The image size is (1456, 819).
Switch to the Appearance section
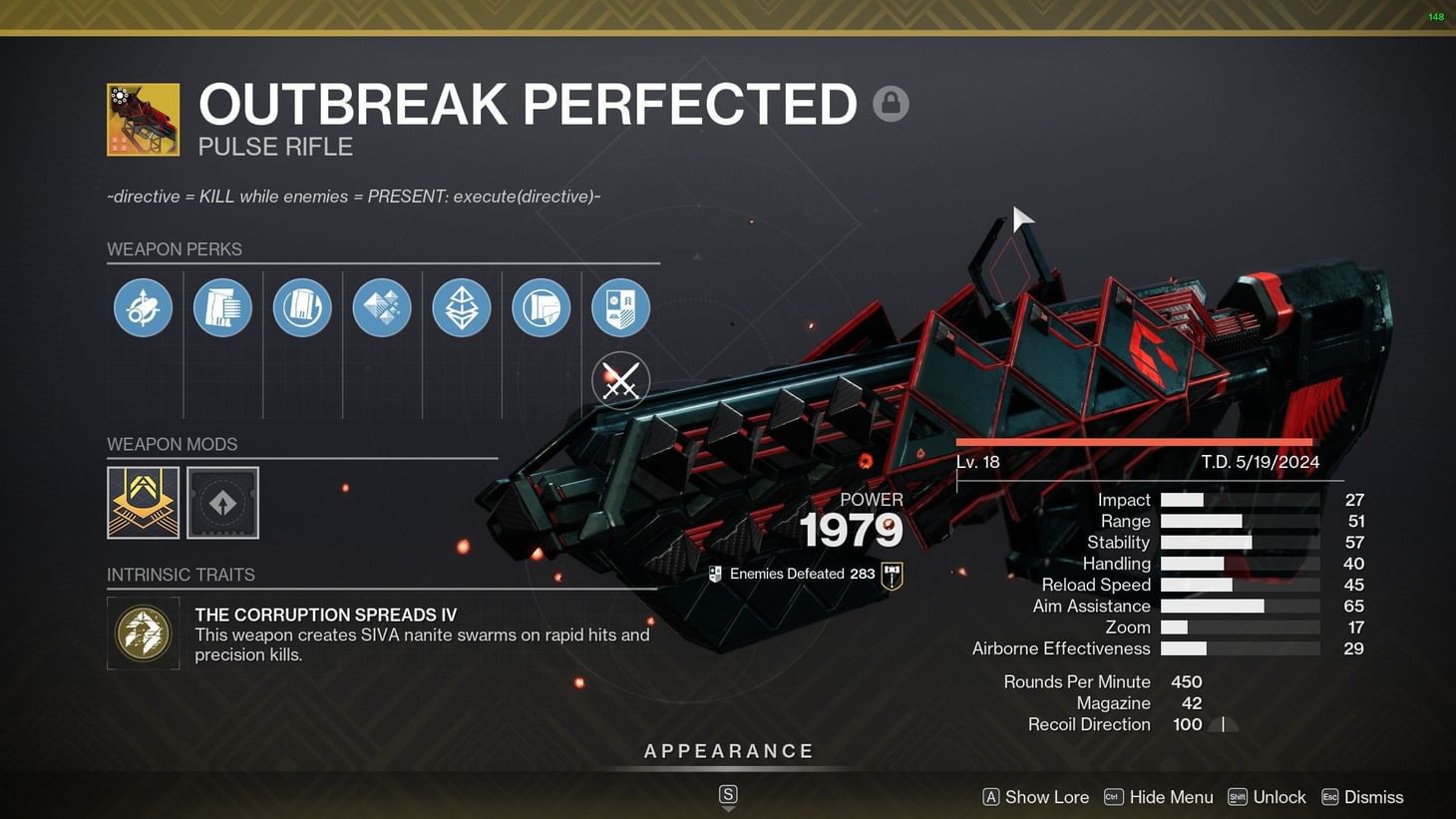click(729, 750)
